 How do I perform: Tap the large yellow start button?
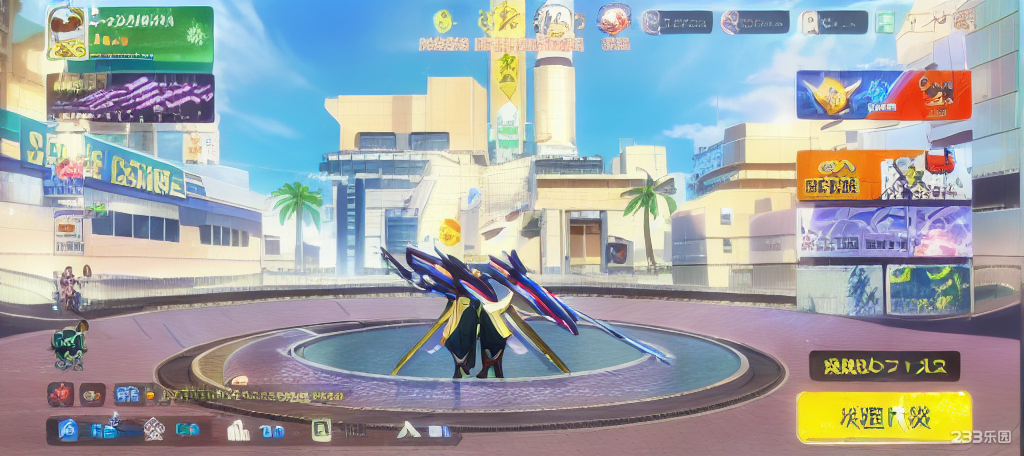coord(884,416)
